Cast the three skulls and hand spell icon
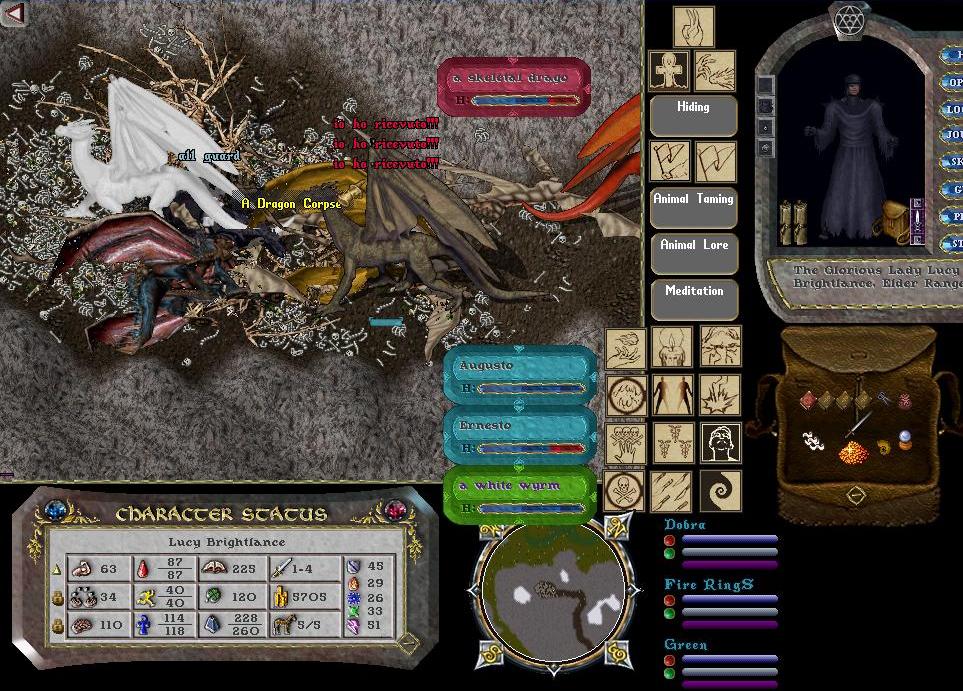The image size is (963, 691). tap(625, 442)
